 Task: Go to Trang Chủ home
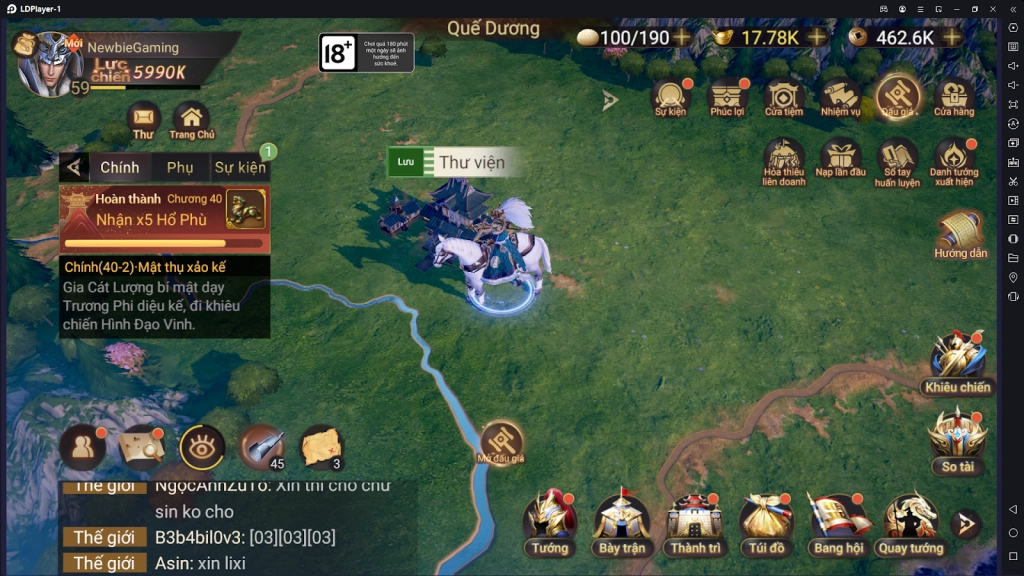pyautogui.click(x=191, y=118)
